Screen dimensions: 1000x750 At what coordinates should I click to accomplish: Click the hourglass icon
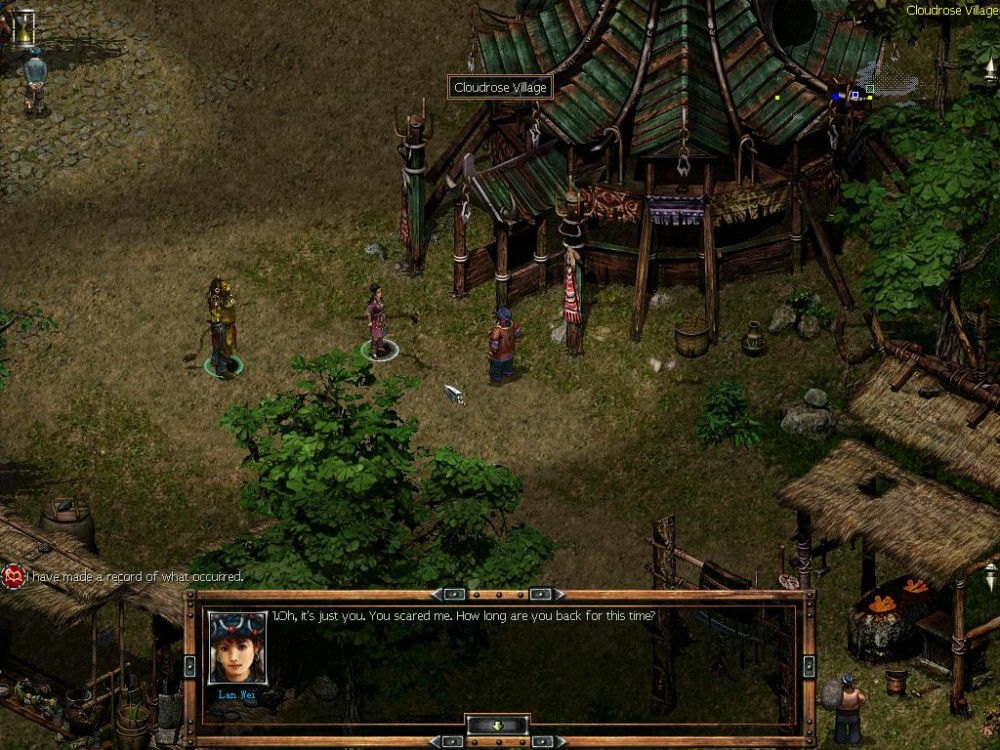coord(22,26)
